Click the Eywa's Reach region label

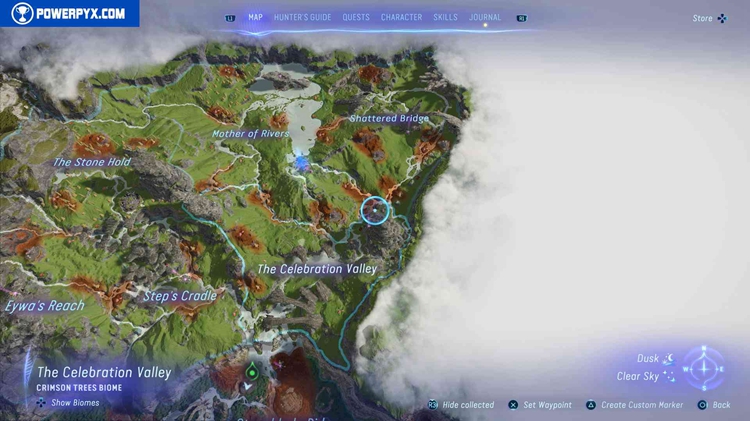[x=44, y=306]
